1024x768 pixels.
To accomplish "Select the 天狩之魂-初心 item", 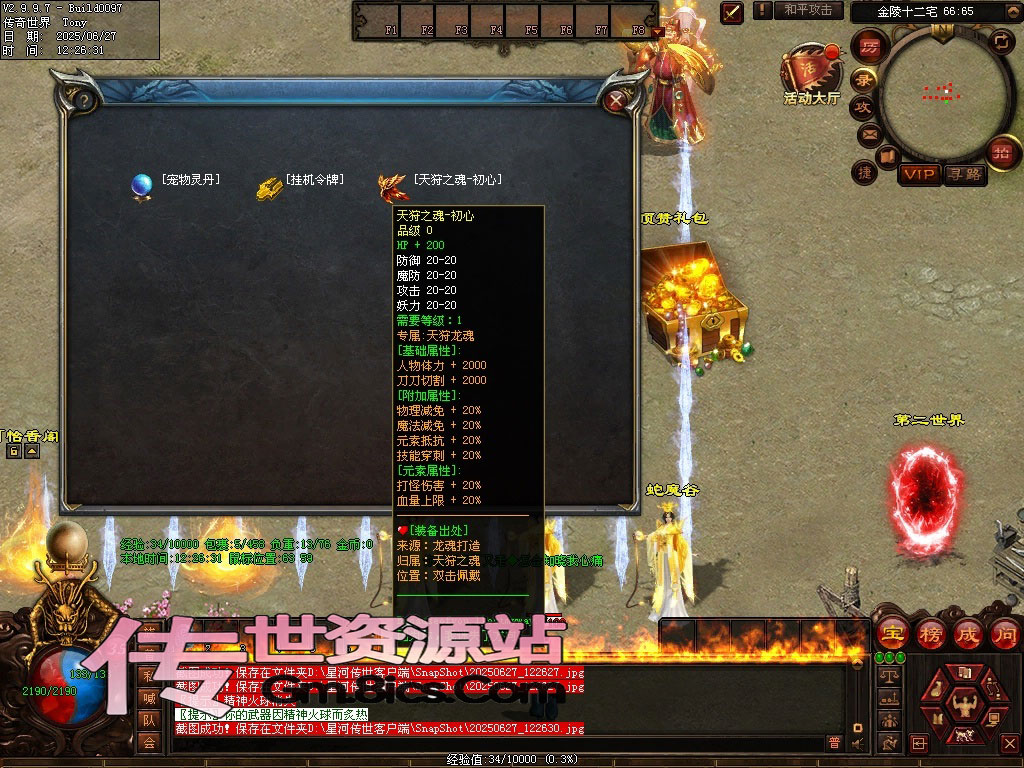I will 391,186.
